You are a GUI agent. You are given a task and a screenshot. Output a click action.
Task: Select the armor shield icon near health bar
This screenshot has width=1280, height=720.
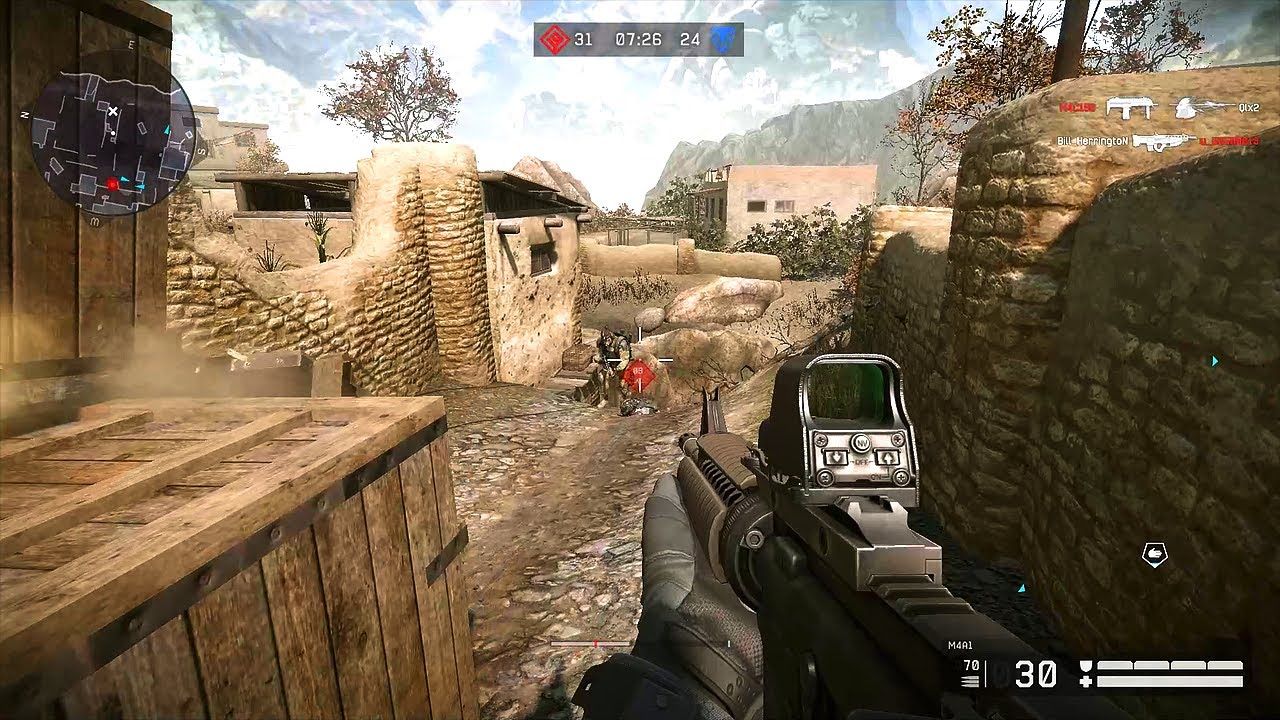point(1086,665)
